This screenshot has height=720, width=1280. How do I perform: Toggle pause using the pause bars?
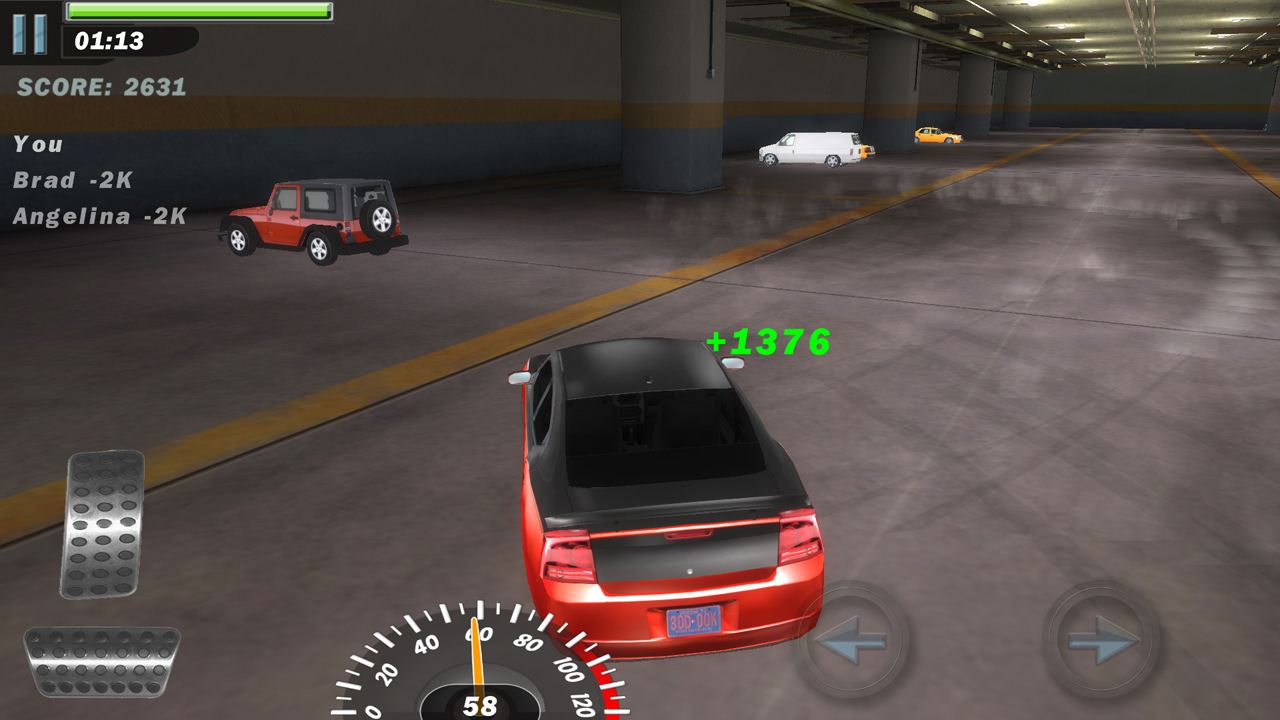[28, 34]
